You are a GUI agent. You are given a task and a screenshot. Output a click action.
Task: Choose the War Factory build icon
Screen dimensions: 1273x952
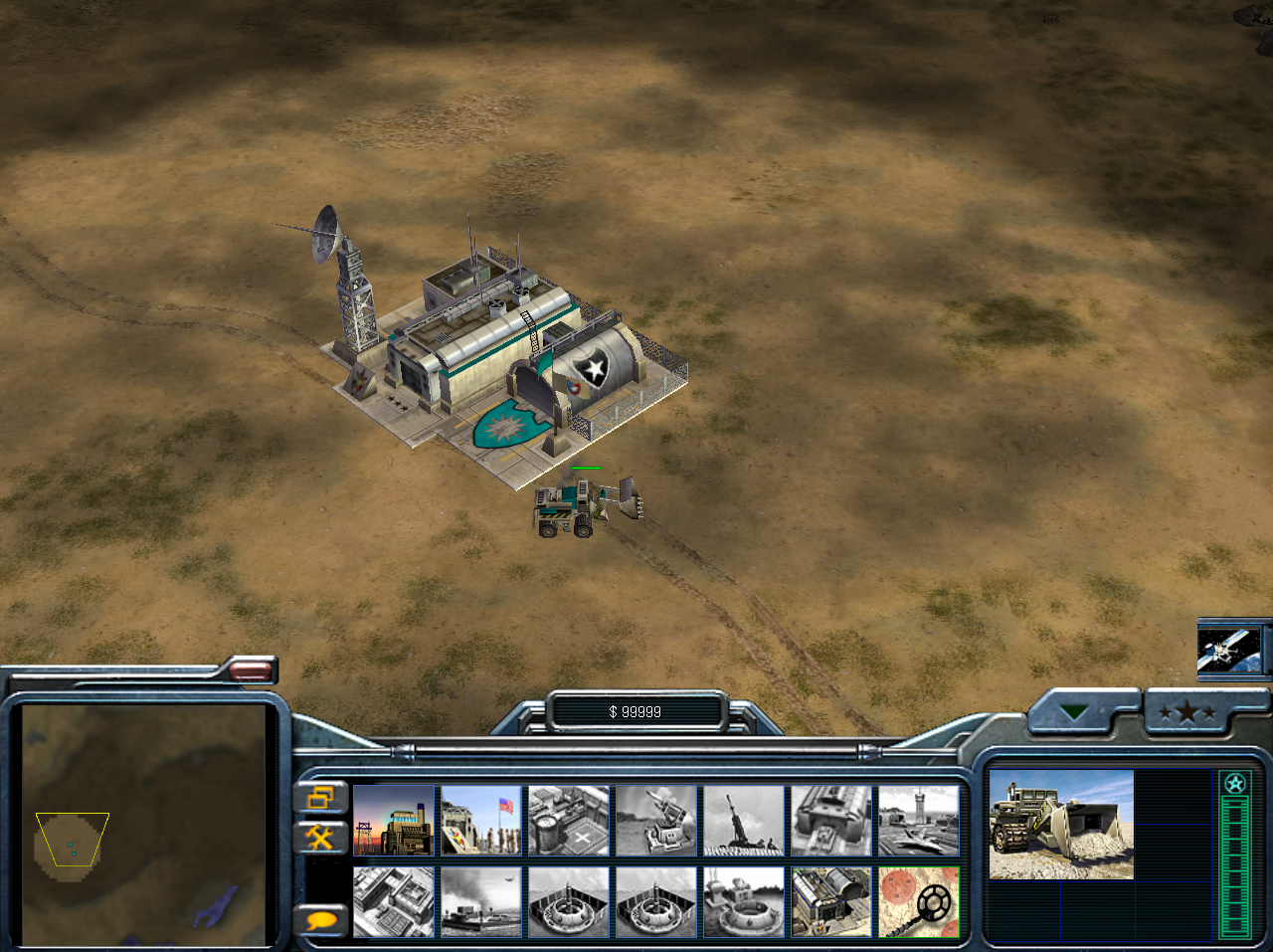click(x=831, y=821)
